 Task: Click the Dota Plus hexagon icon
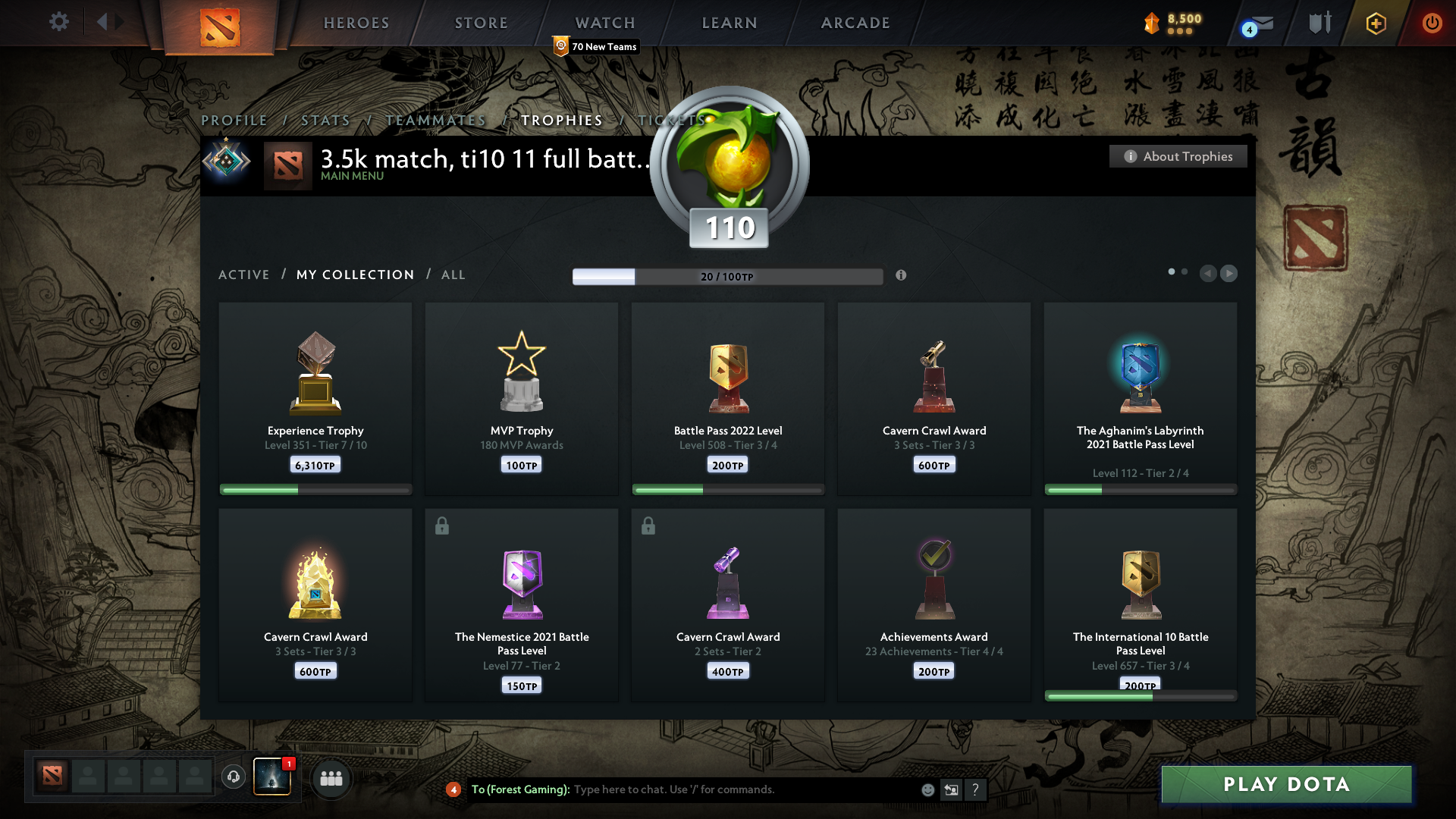coord(1375,23)
